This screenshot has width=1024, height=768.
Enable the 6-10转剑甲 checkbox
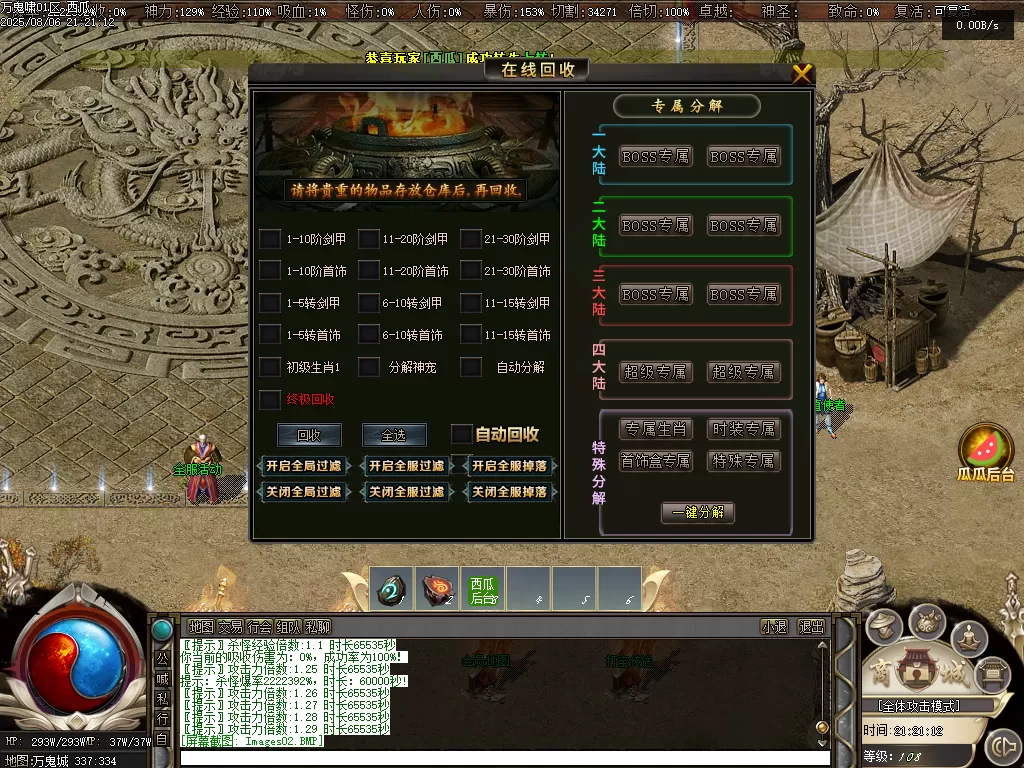(x=369, y=303)
